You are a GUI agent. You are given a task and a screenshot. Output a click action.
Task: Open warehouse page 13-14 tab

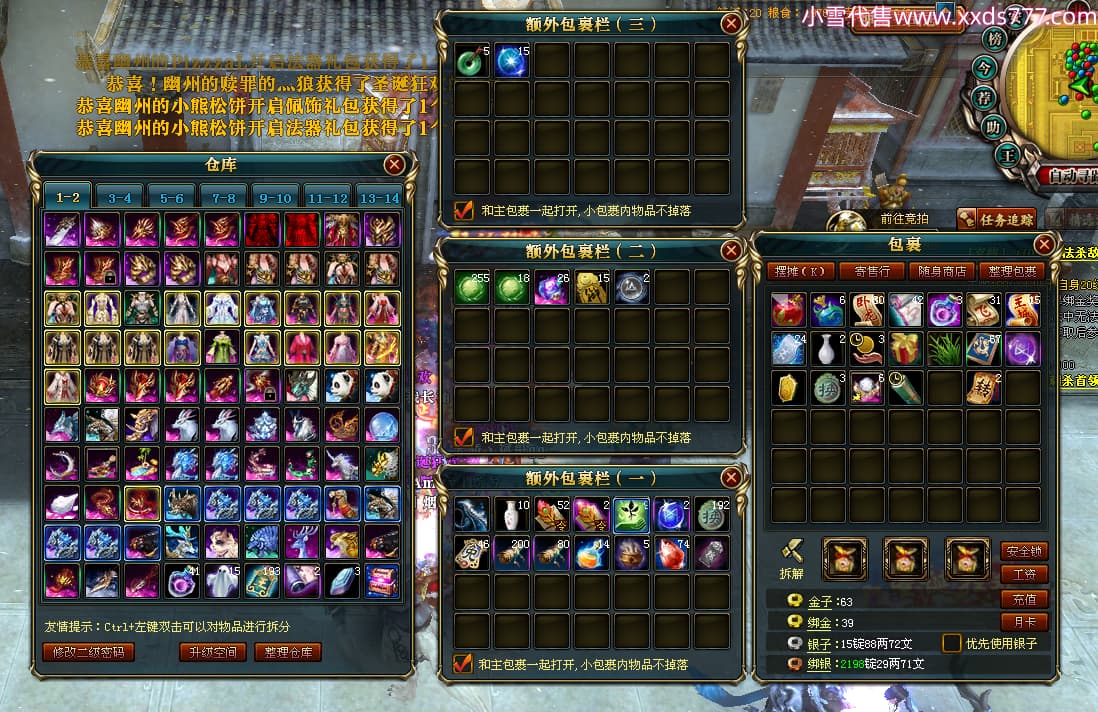(379, 198)
